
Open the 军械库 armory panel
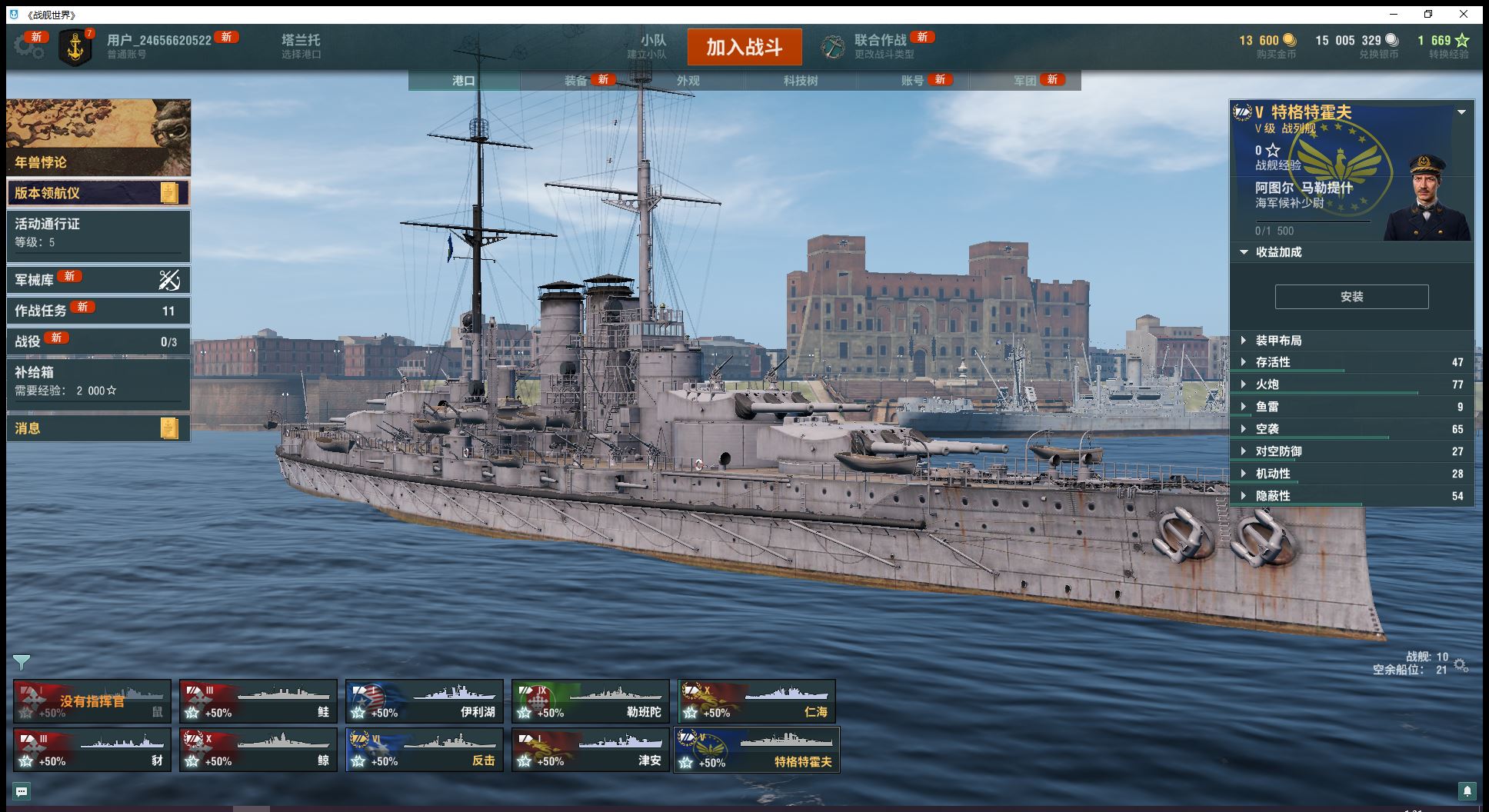(x=98, y=280)
